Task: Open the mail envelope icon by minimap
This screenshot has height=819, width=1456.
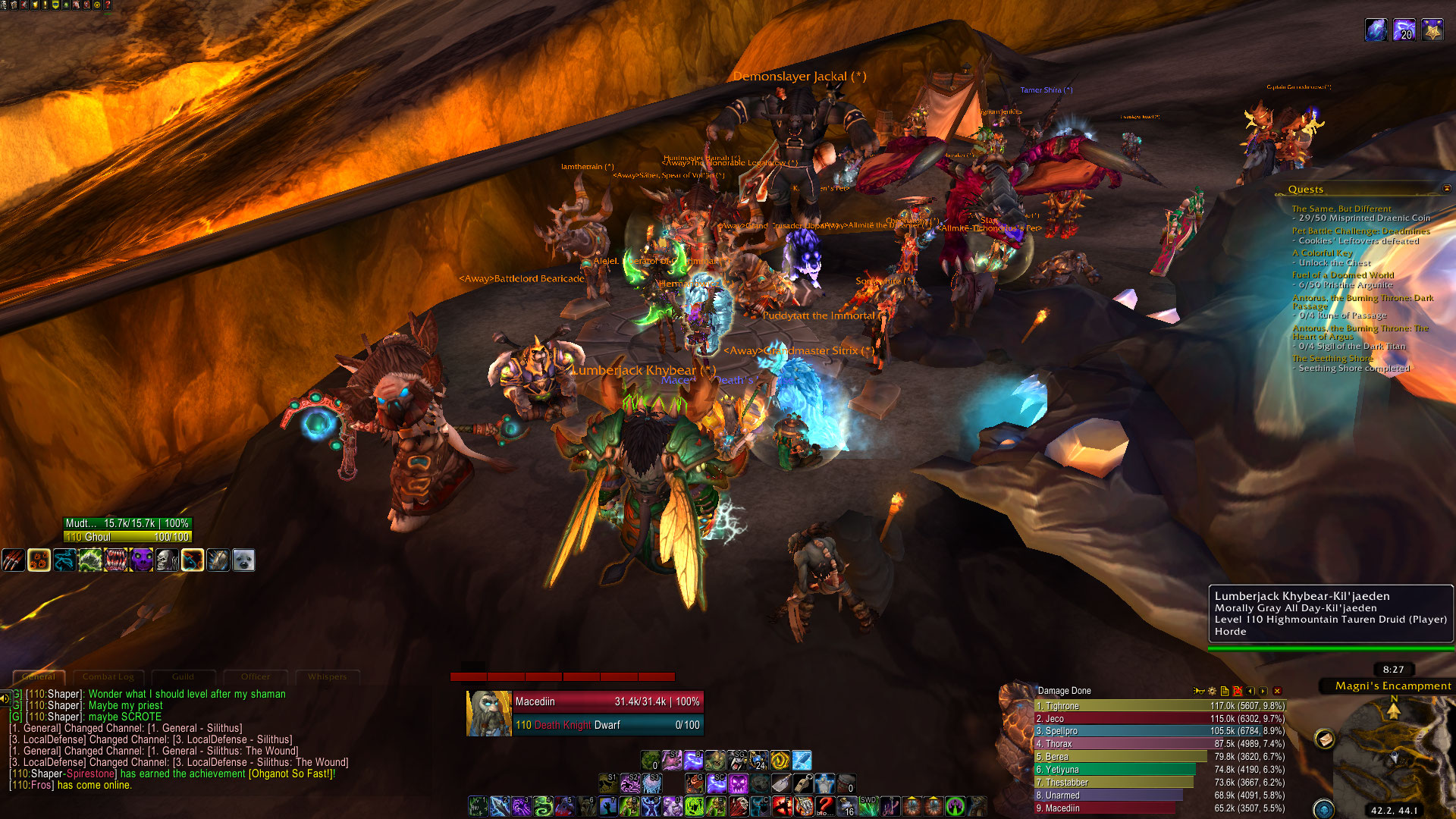Action: [1325, 739]
